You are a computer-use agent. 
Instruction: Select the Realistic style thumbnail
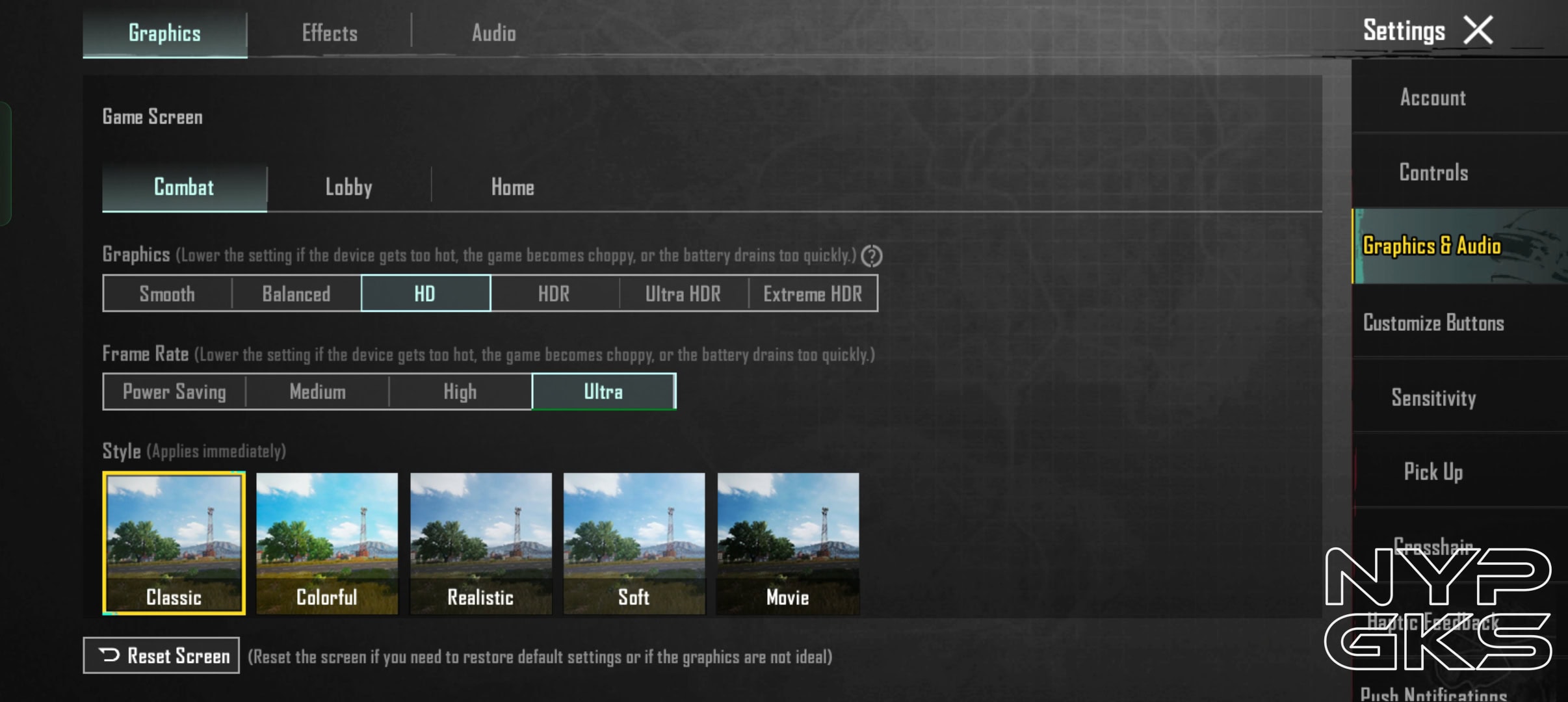click(481, 543)
